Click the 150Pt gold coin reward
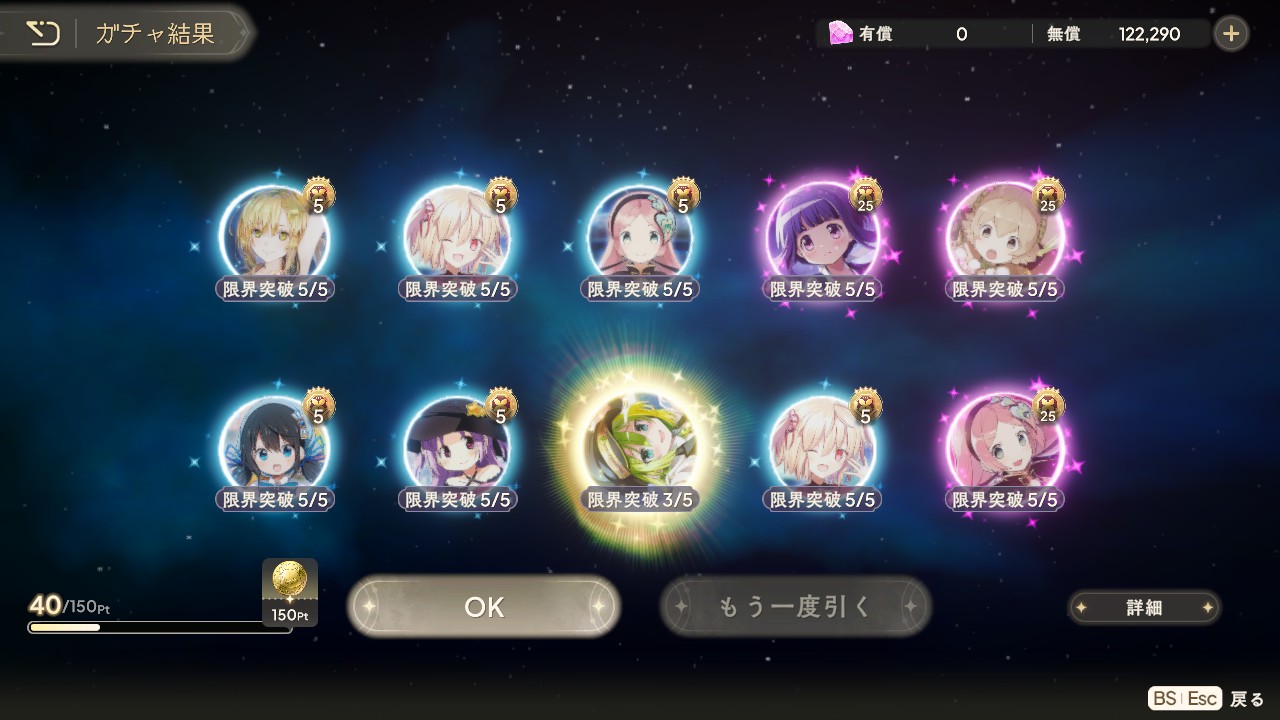Image resolution: width=1280 pixels, height=720 pixels. [x=290, y=592]
